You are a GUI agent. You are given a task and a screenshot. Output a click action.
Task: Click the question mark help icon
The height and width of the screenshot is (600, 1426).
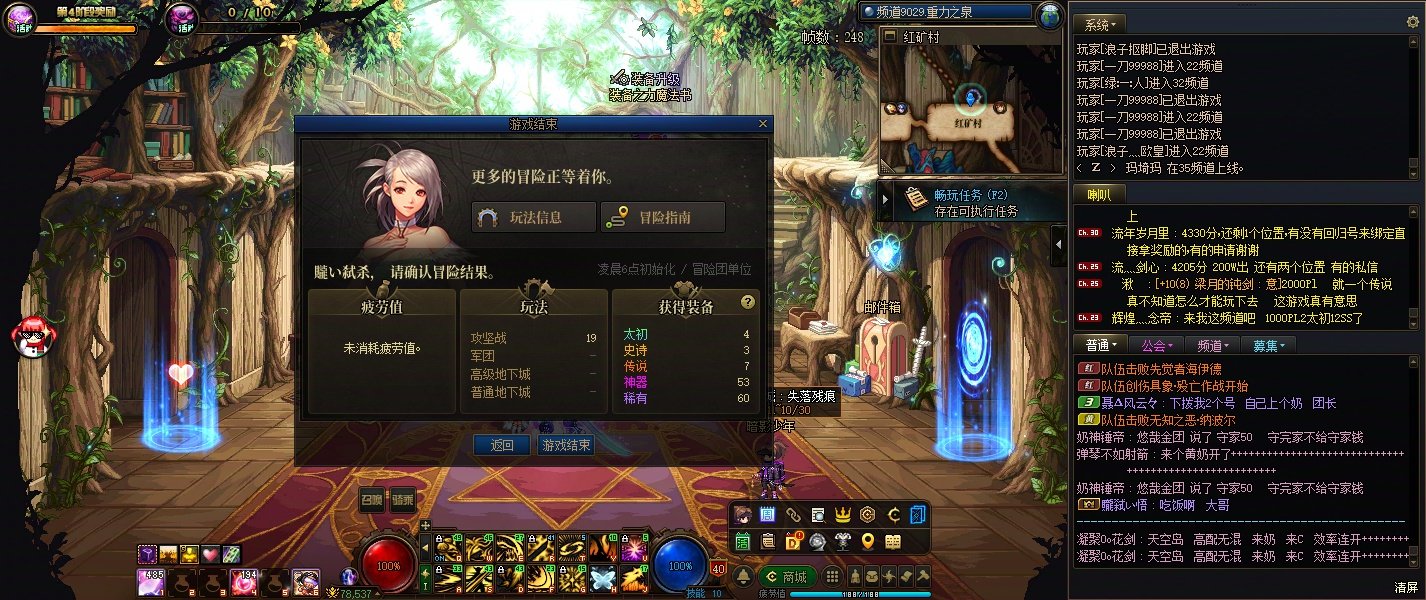click(x=747, y=301)
